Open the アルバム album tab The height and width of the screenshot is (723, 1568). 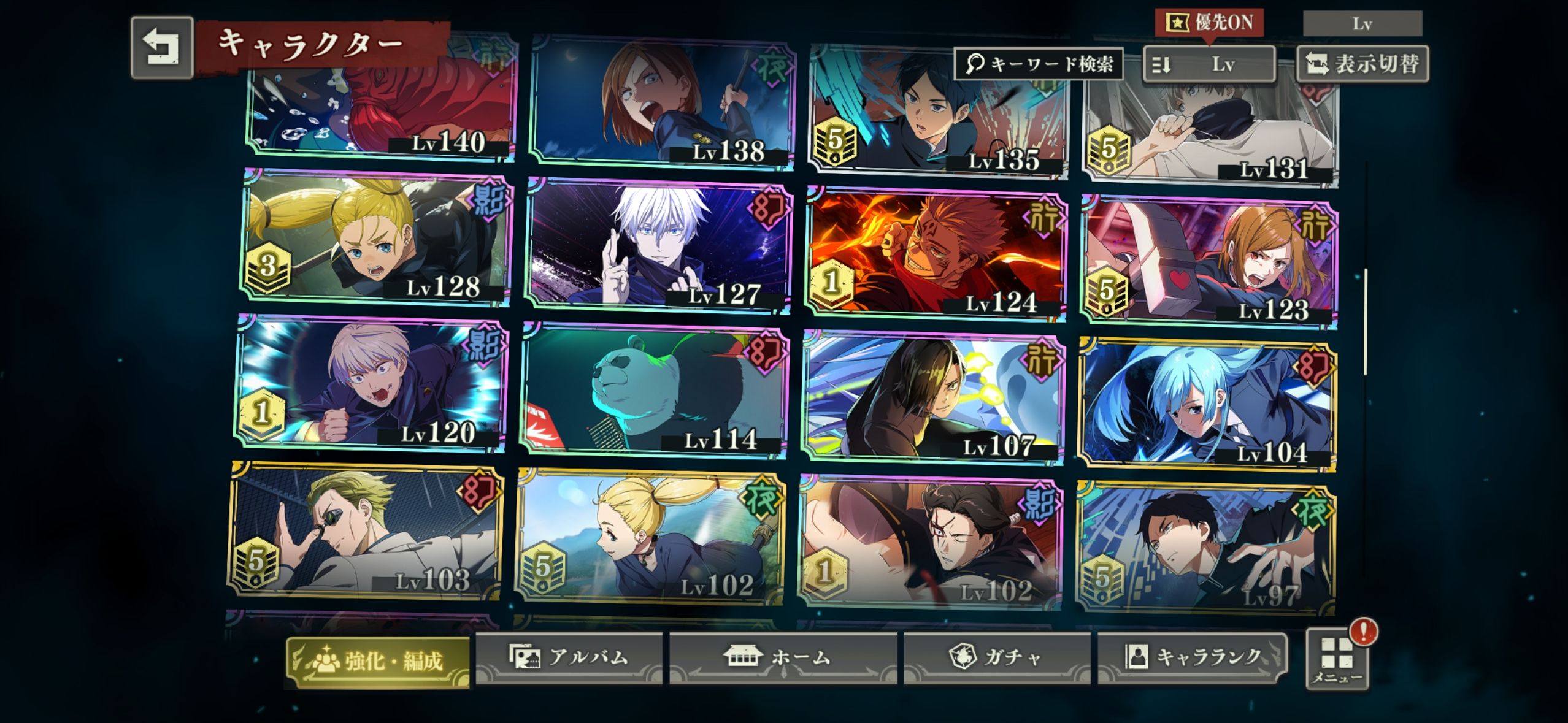pos(569,657)
